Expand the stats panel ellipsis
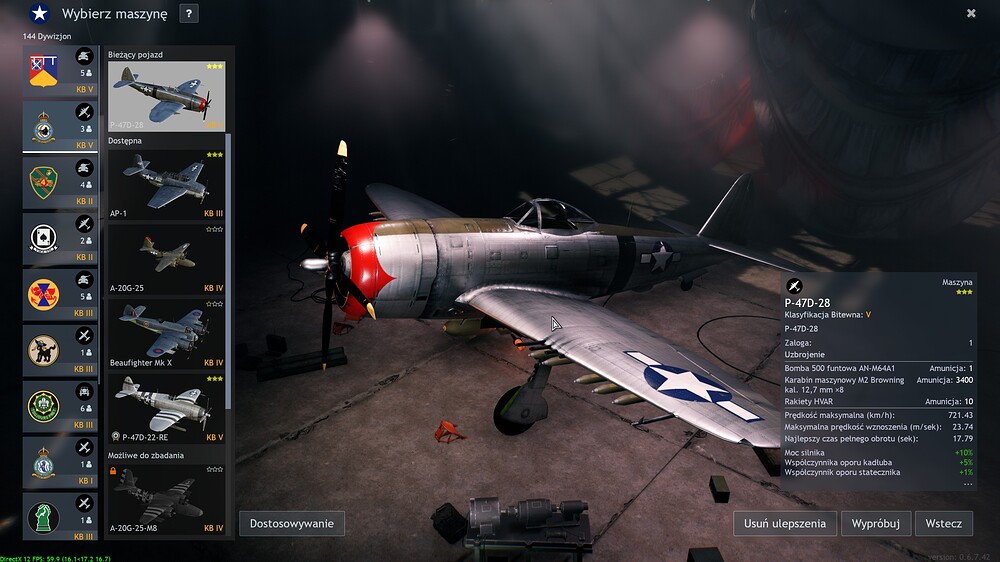This screenshot has width=1000, height=562. click(967, 484)
